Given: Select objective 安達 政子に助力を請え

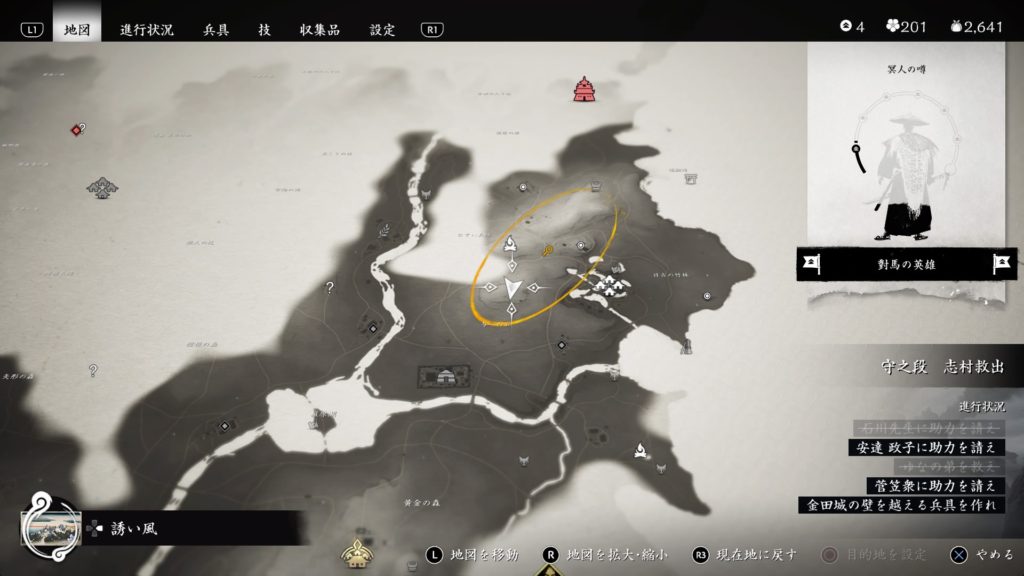Looking at the screenshot, I should (924, 447).
